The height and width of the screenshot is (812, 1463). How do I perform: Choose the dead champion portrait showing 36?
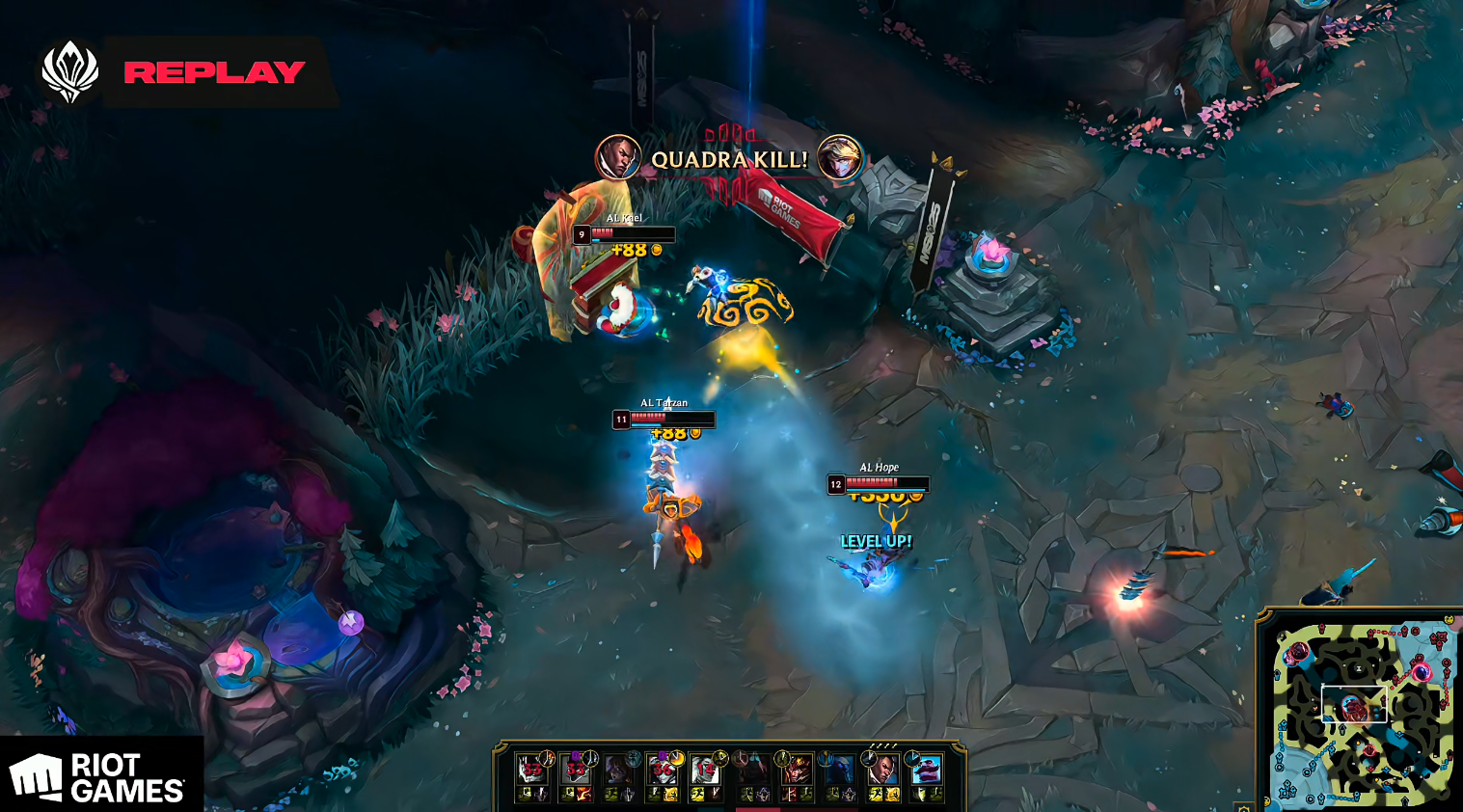click(x=662, y=770)
